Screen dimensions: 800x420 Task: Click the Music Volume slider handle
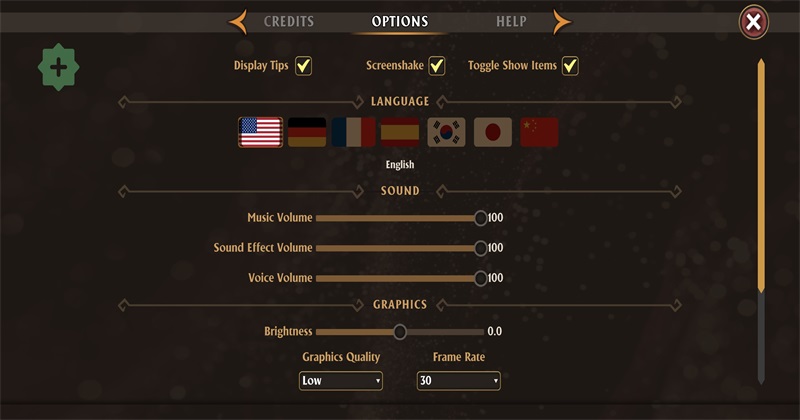coord(481,218)
